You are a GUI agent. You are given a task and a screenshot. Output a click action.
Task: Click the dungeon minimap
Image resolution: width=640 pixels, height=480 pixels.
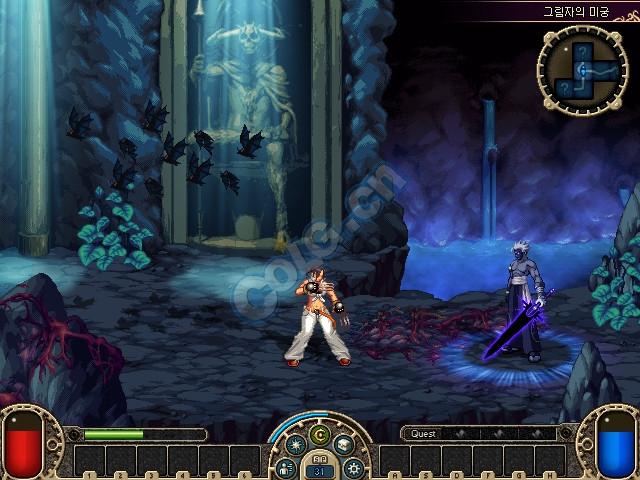click(x=582, y=69)
